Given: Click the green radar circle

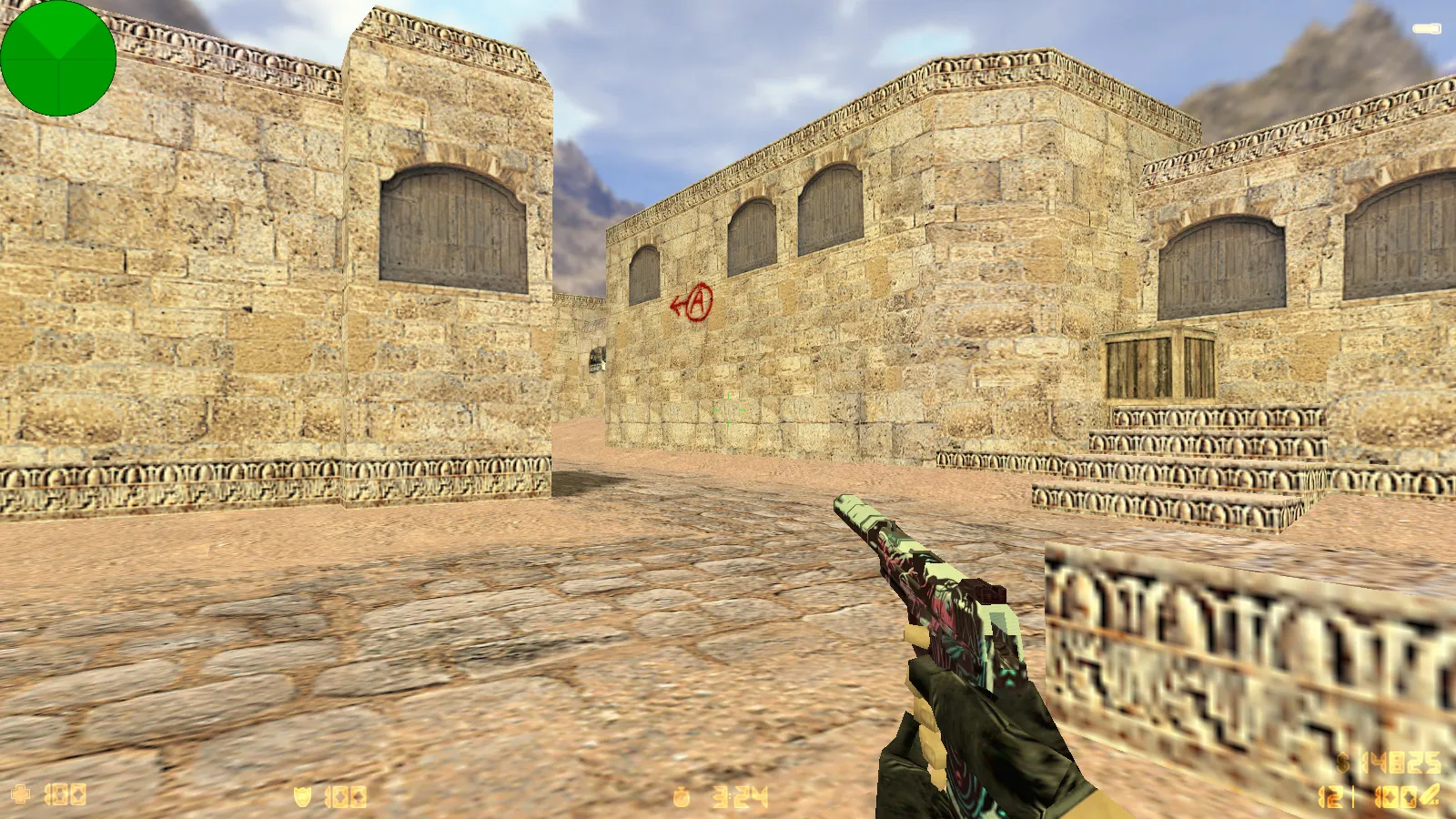Looking at the screenshot, I should 58,58.
